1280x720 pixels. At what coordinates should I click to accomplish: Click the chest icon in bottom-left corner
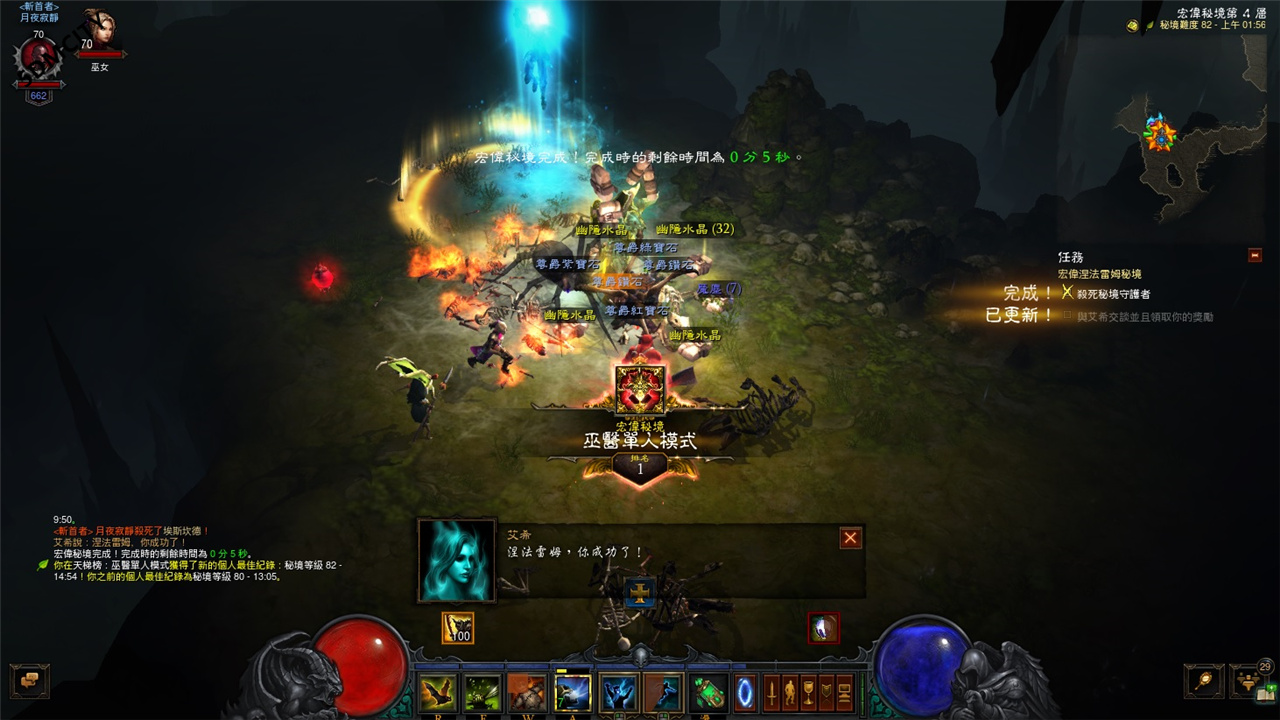click(x=30, y=681)
